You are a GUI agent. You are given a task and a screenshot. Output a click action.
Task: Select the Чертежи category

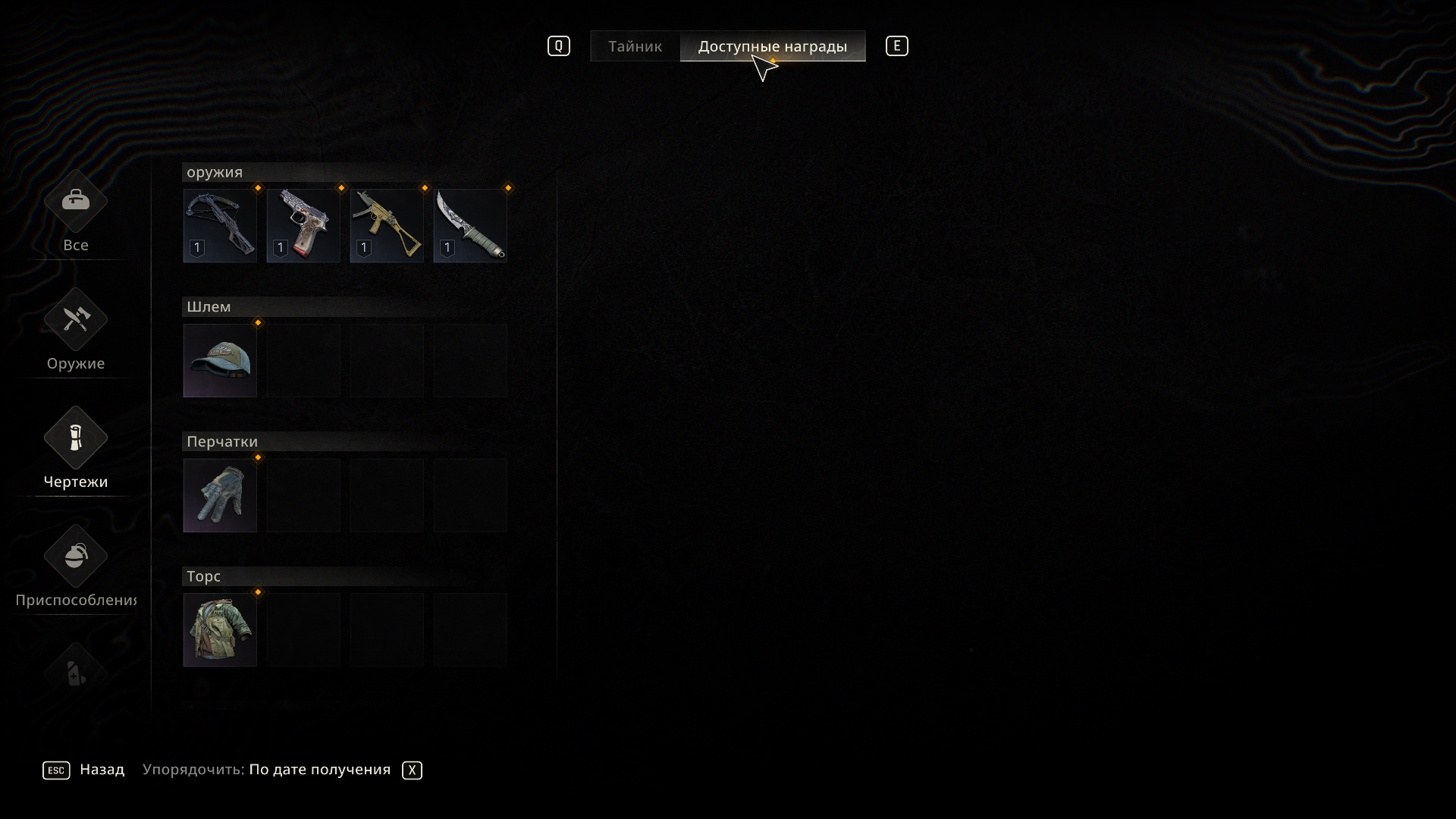pos(76,449)
